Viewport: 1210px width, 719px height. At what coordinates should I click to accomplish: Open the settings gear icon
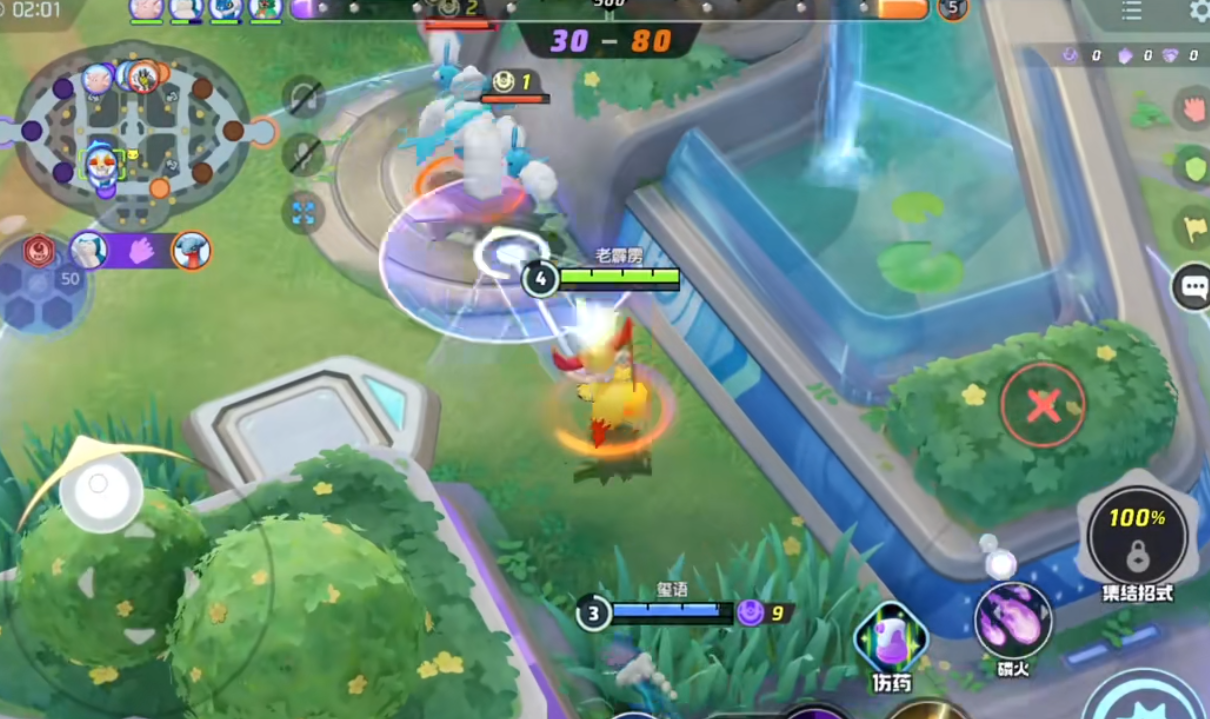[1199, 11]
